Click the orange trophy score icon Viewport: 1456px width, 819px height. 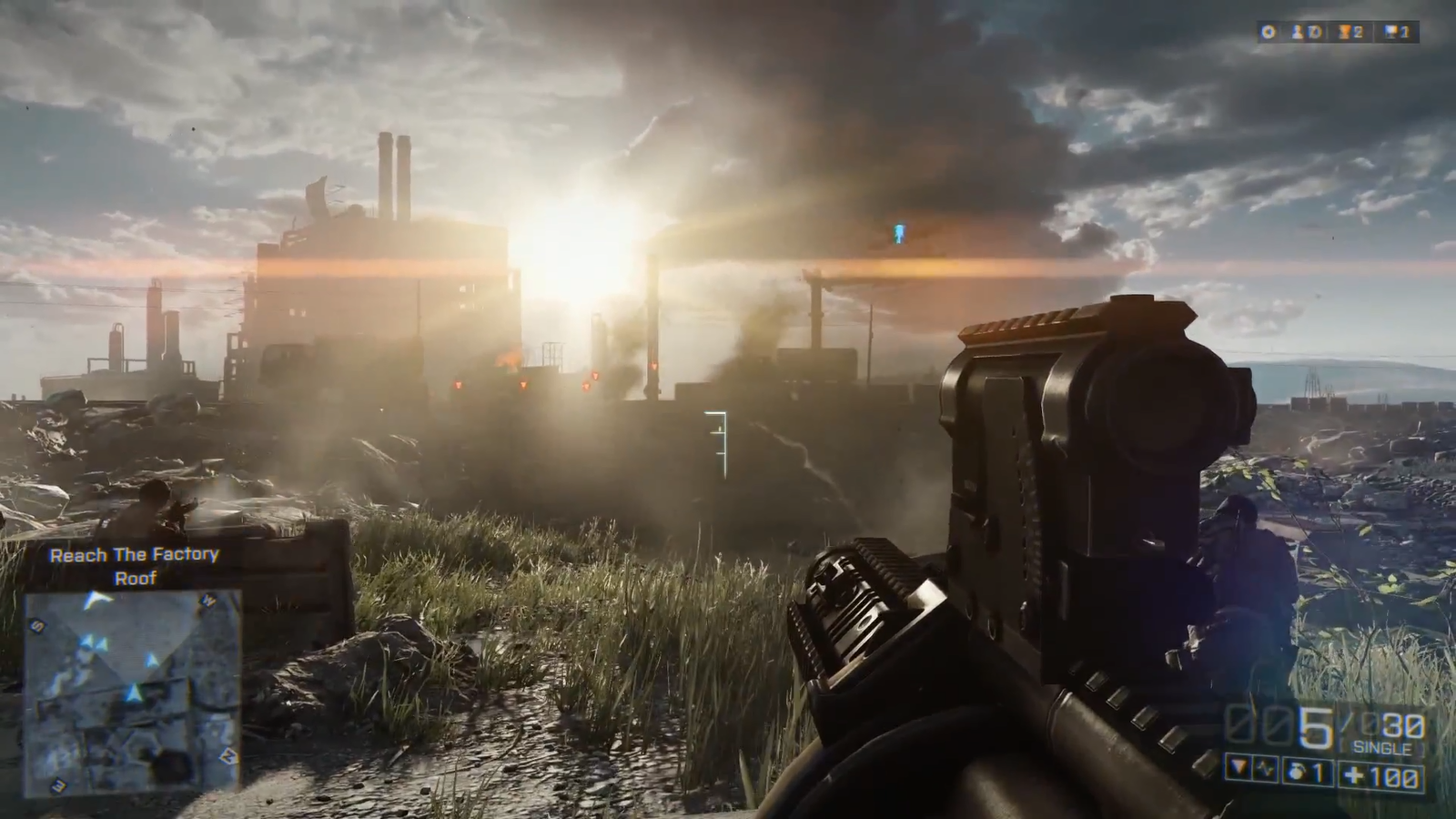(1342, 33)
